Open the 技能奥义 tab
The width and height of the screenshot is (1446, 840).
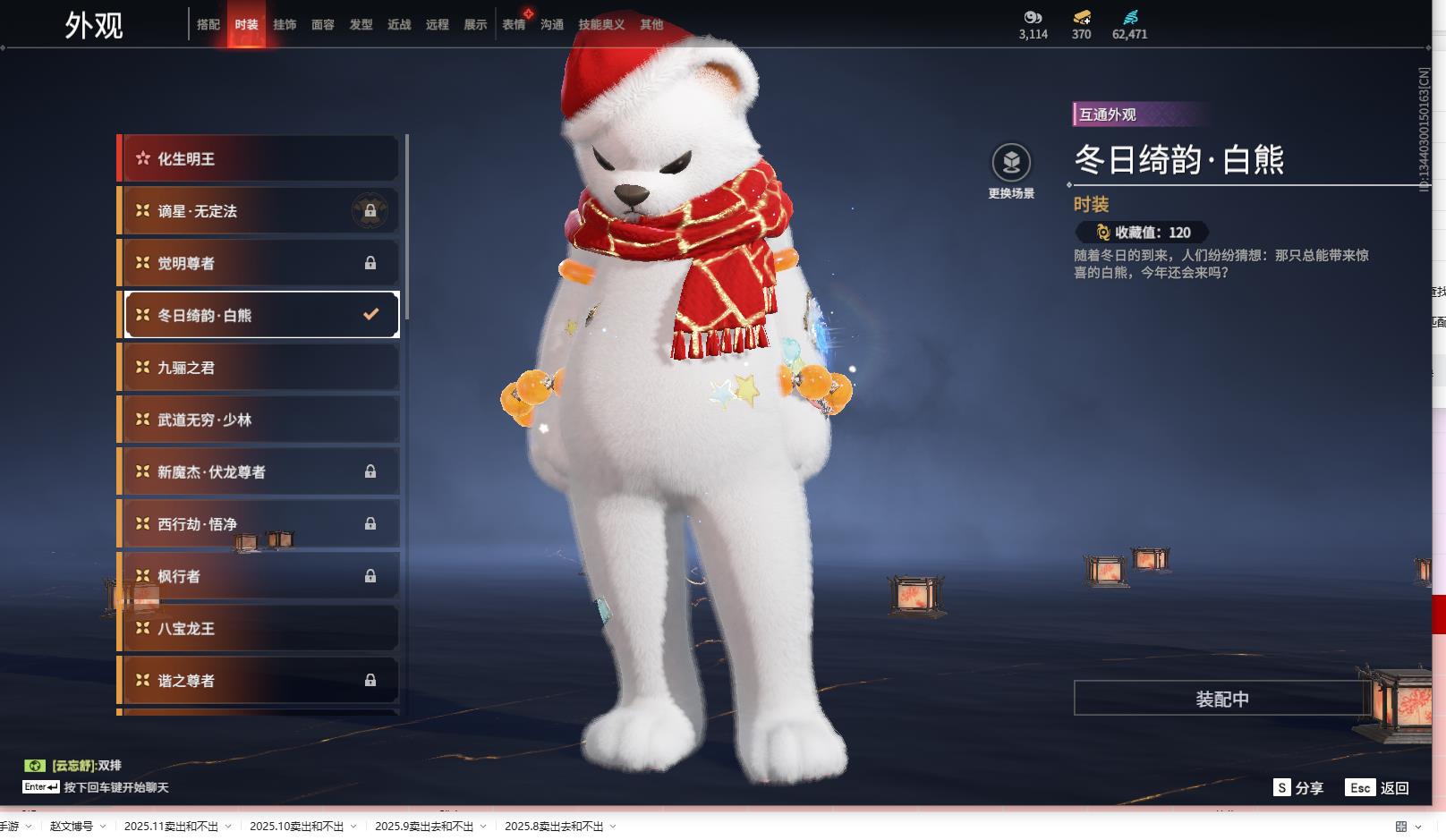point(601,25)
